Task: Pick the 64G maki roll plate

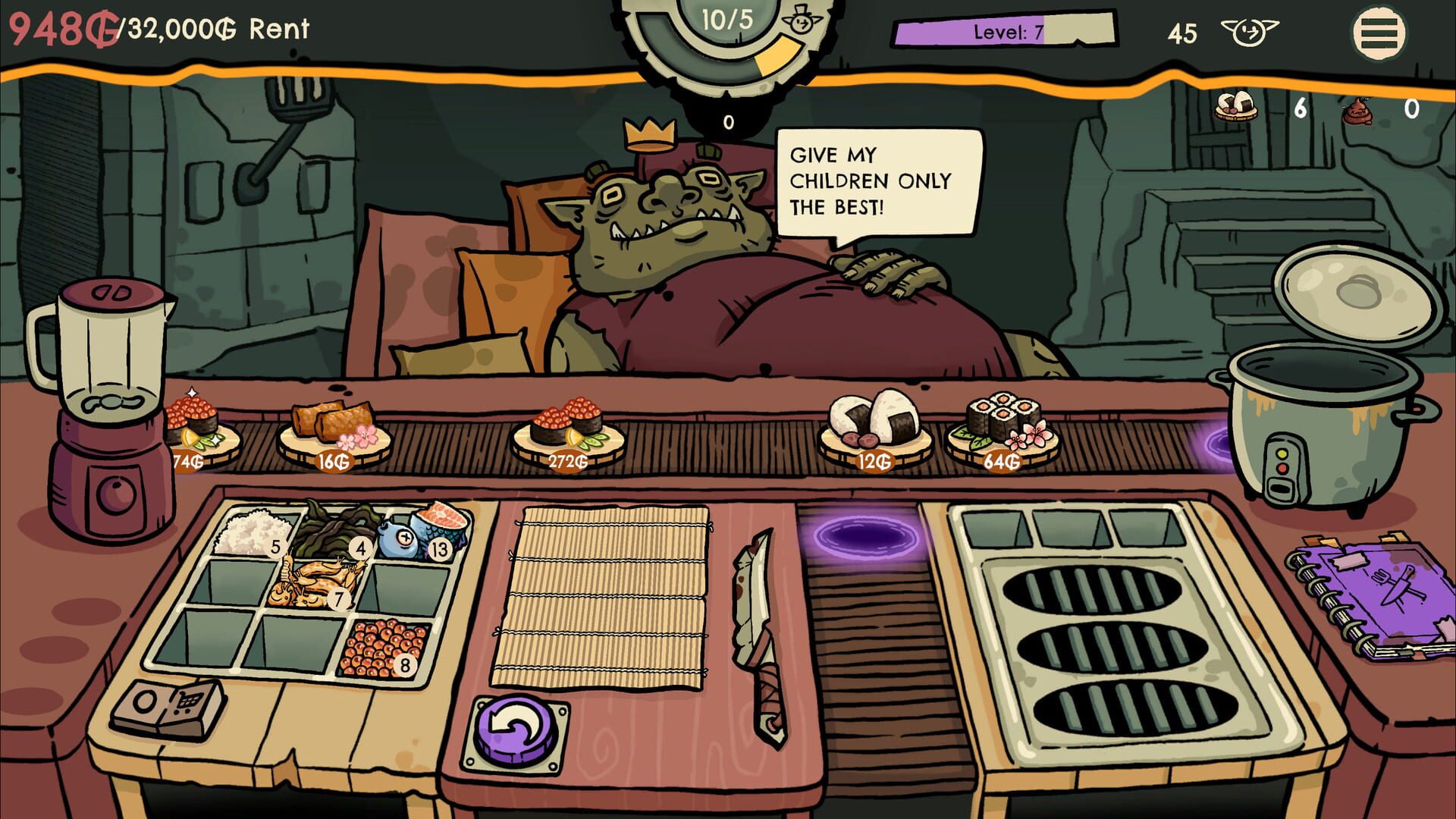Action: pos(1001,425)
